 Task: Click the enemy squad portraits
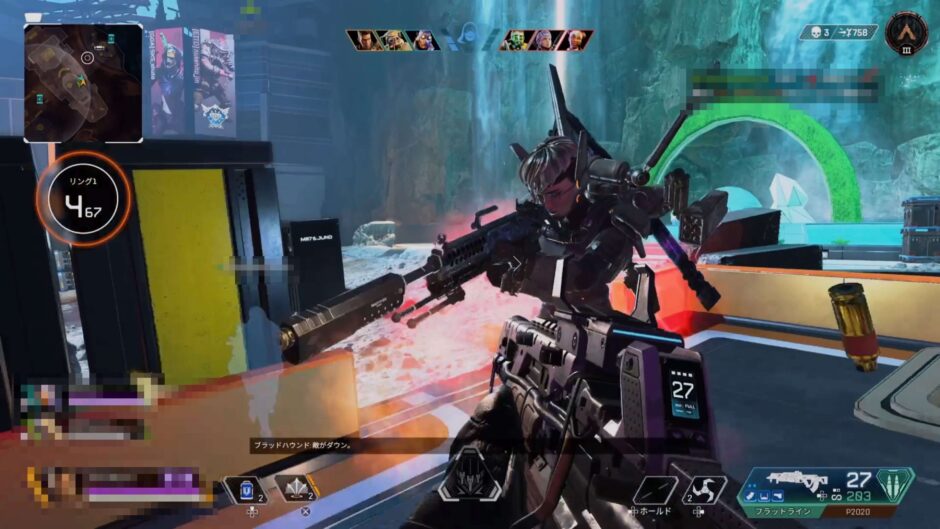pyautogui.click(x=546, y=40)
